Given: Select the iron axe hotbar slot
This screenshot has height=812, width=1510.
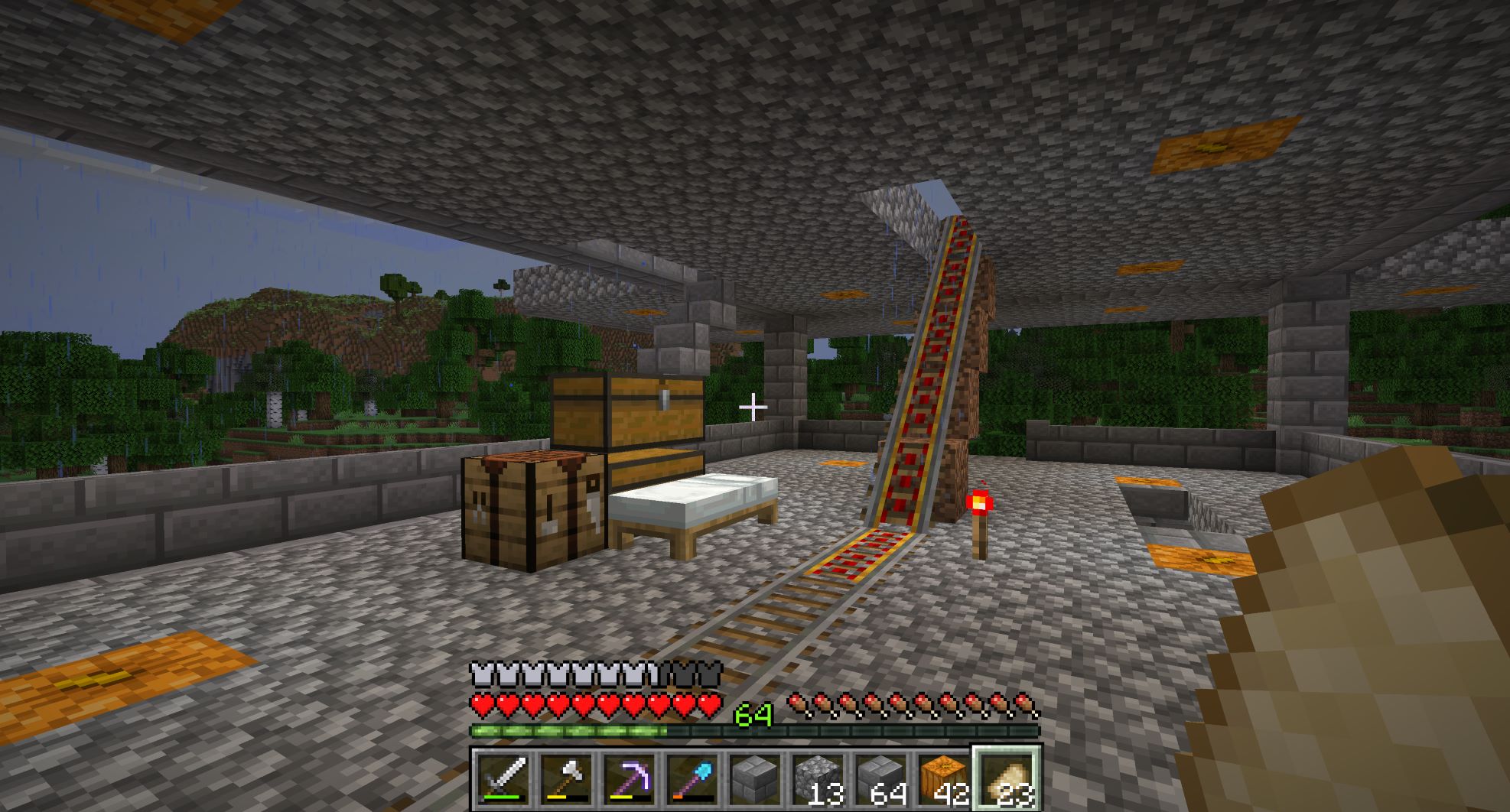Looking at the screenshot, I should [x=567, y=779].
